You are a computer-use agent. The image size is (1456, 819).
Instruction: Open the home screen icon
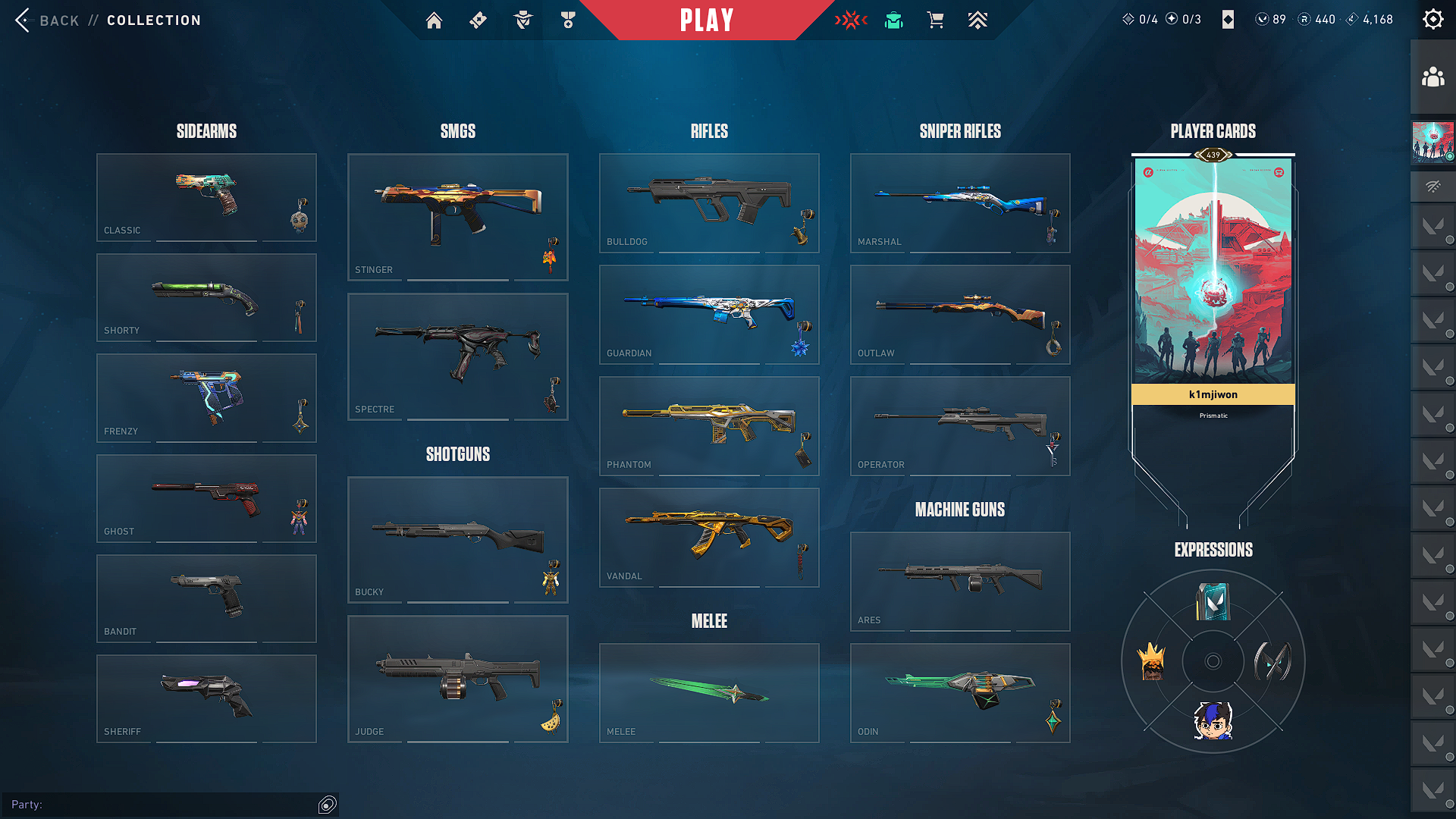click(434, 20)
